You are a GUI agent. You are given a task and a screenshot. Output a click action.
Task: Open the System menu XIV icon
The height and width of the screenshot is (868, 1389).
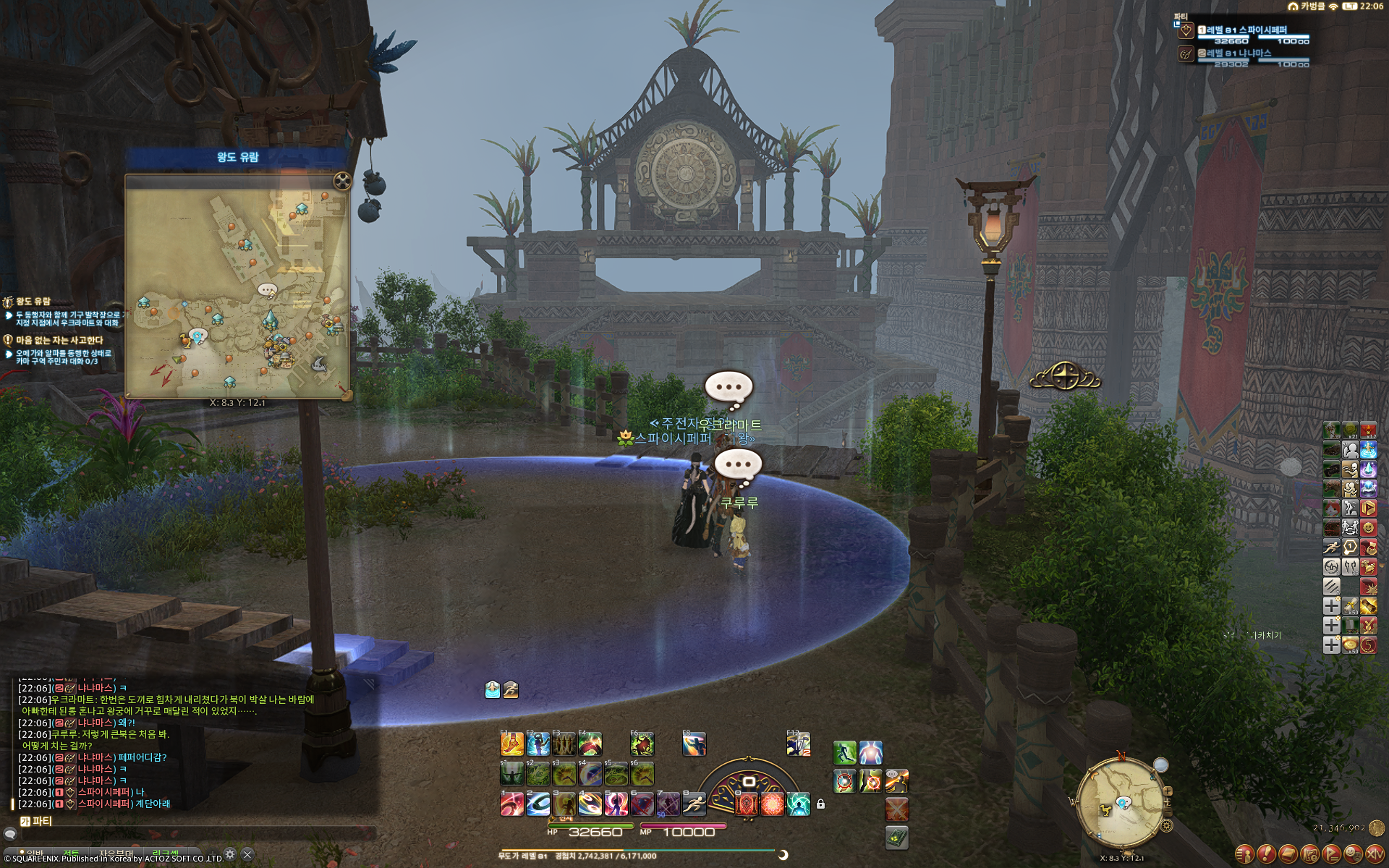(1375, 854)
